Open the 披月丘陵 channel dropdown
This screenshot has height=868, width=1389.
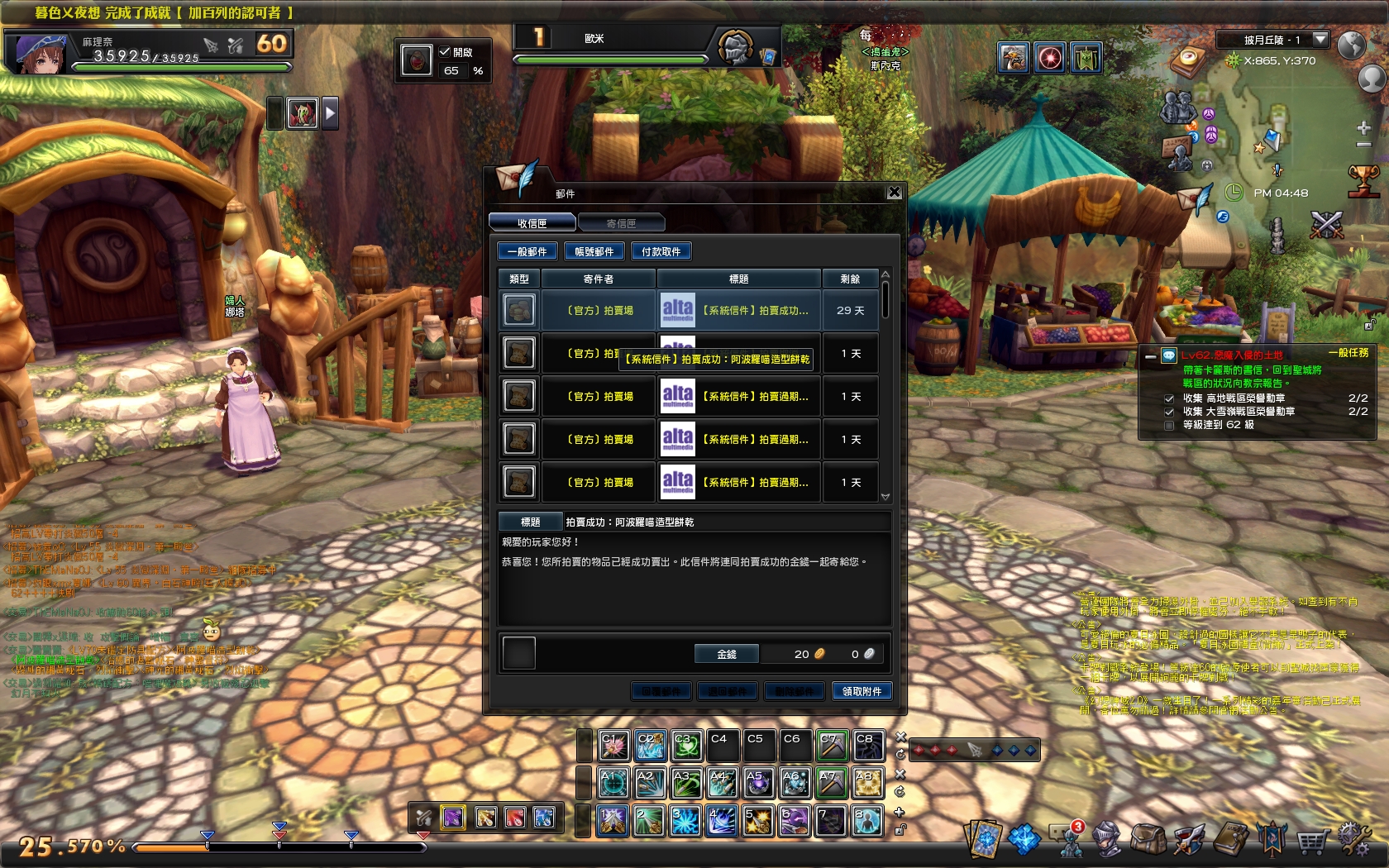(1320, 40)
